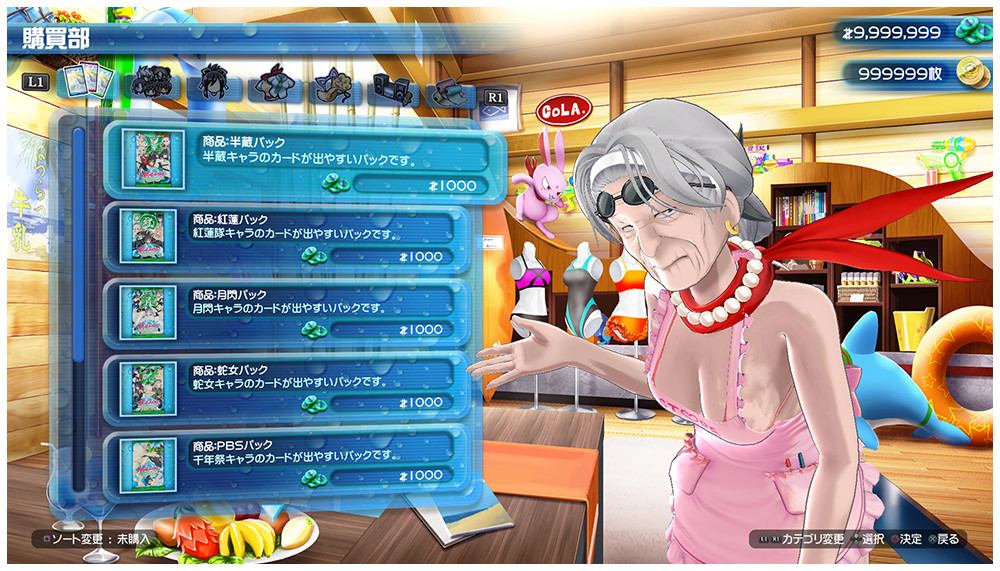Open the stereo speakers music tab
Screen dimensions: 1000x571
coord(392,88)
